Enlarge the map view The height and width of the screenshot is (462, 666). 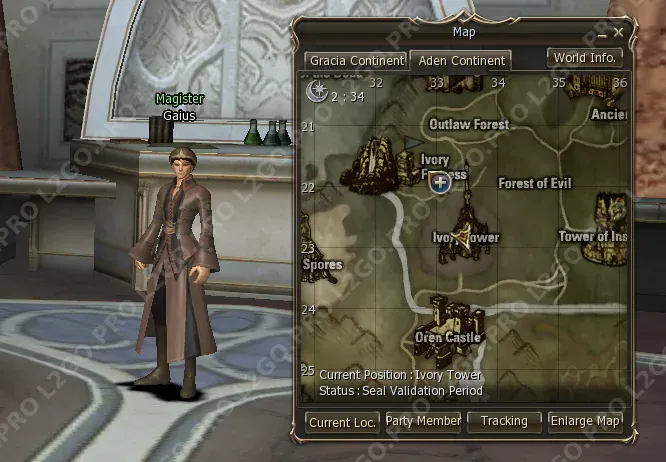point(586,422)
